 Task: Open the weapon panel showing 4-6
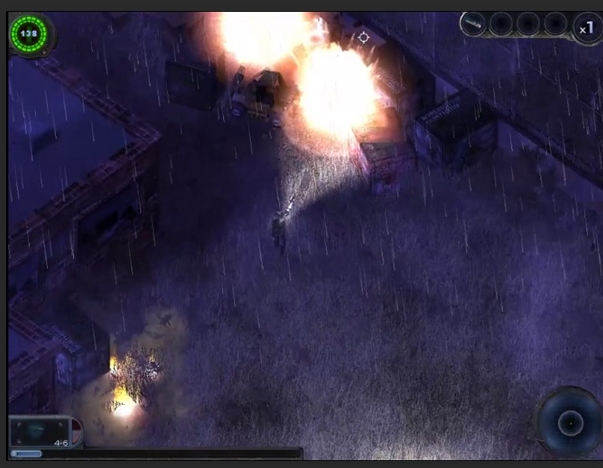click(x=42, y=432)
